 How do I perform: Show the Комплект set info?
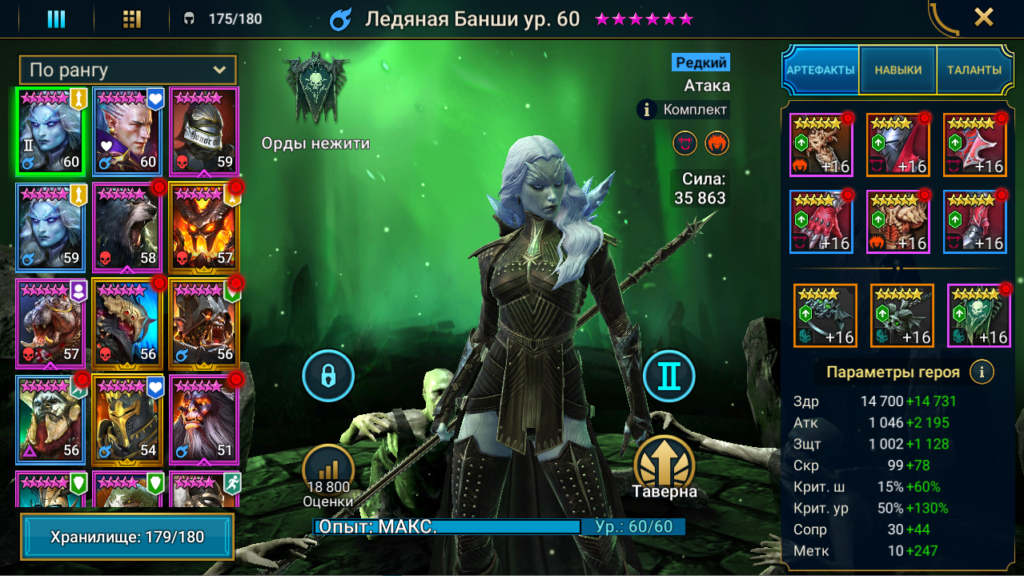point(684,109)
